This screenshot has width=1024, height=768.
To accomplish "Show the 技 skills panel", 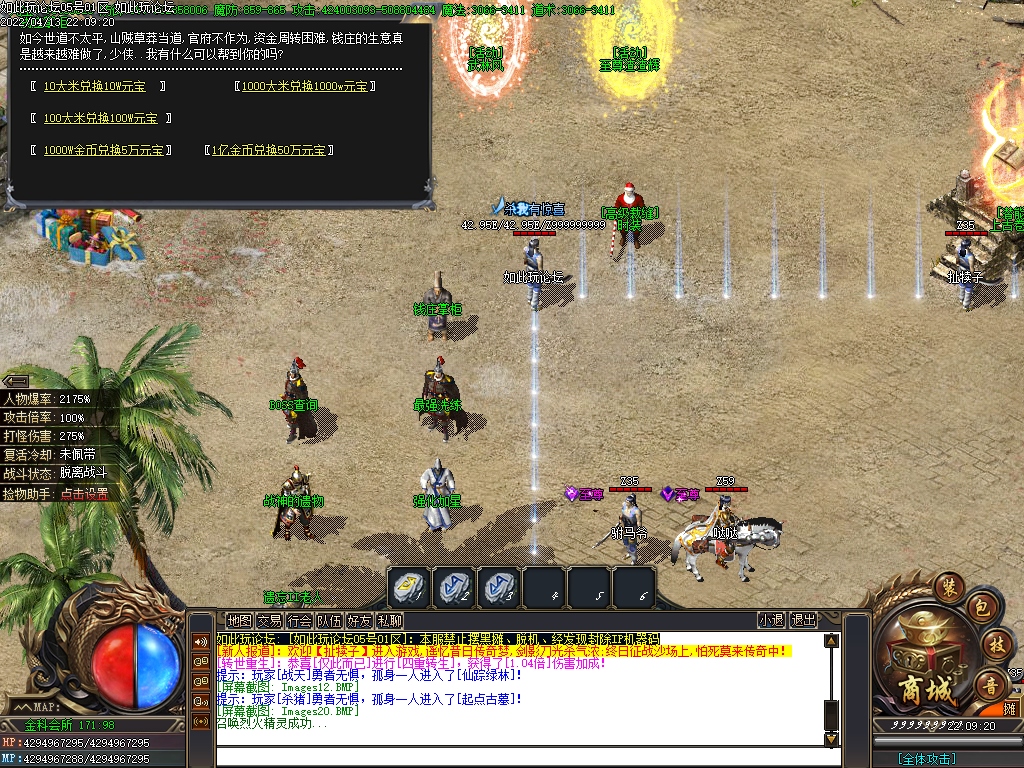I will [x=995, y=645].
